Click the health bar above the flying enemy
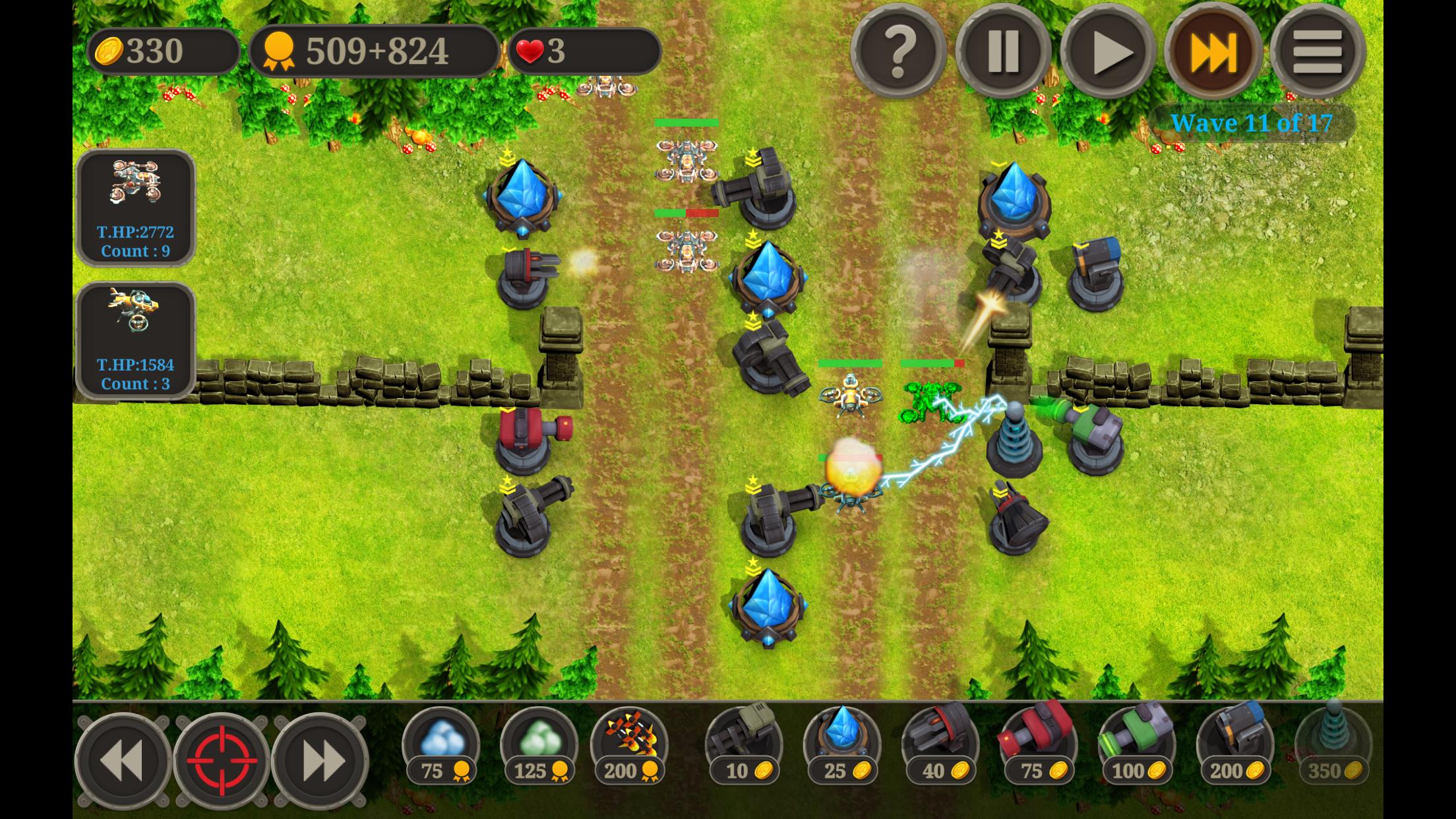The height and width of the screenshot is (819, 1456). pyautogui.click(x=851, y=363)
